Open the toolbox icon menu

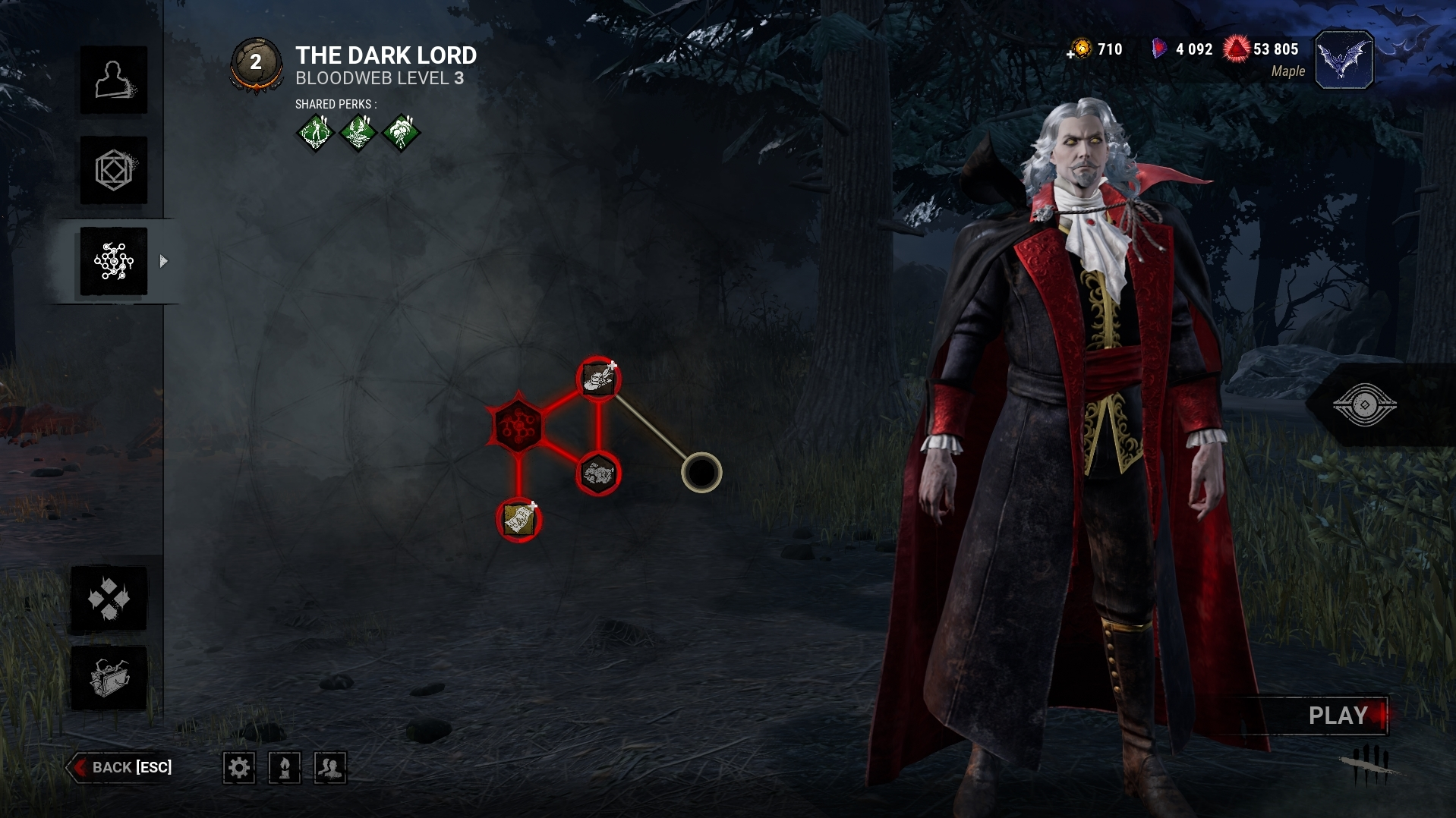(x=109, y=678)
